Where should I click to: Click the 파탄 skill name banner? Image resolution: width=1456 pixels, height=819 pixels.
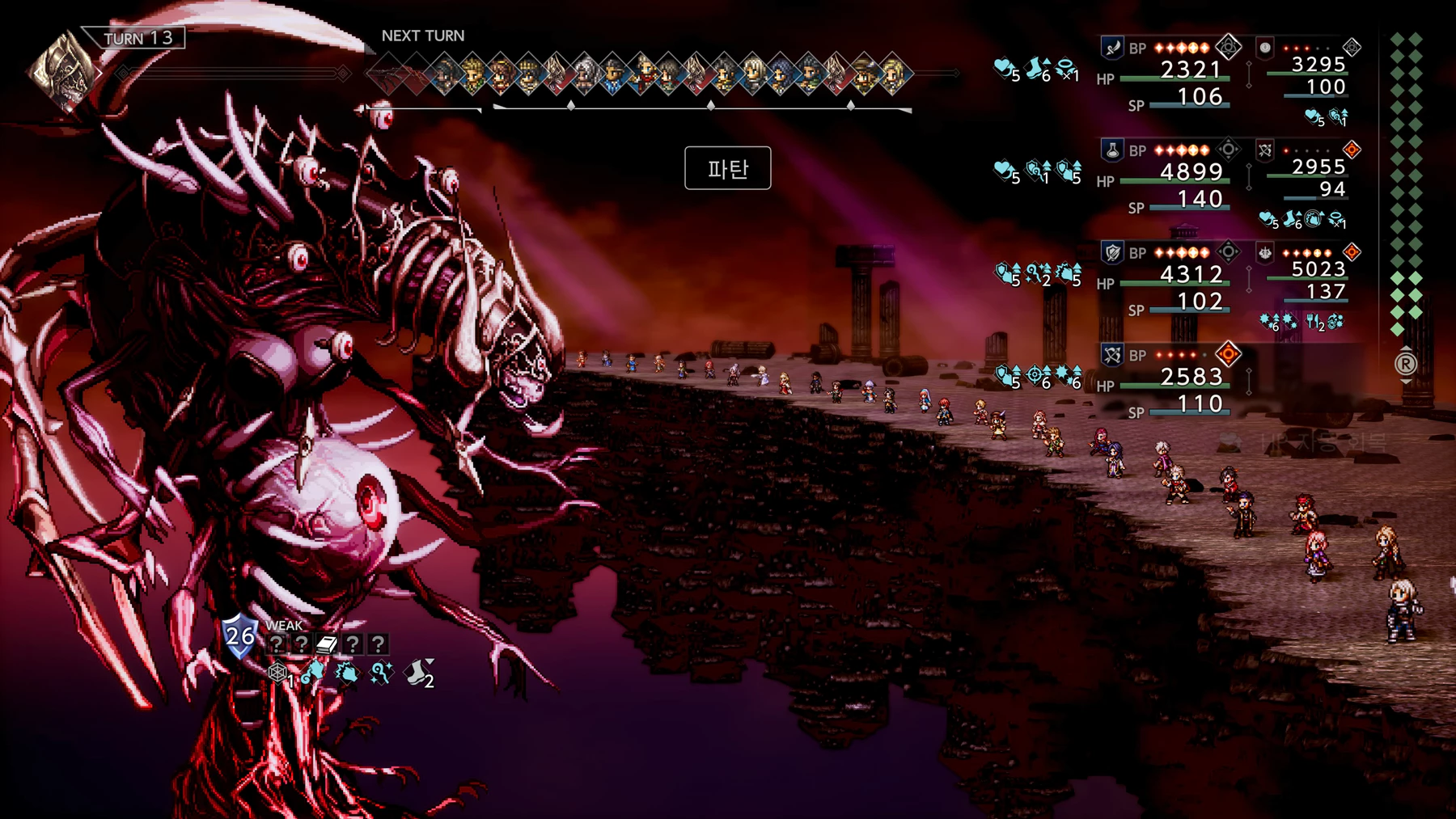[727, 168]
